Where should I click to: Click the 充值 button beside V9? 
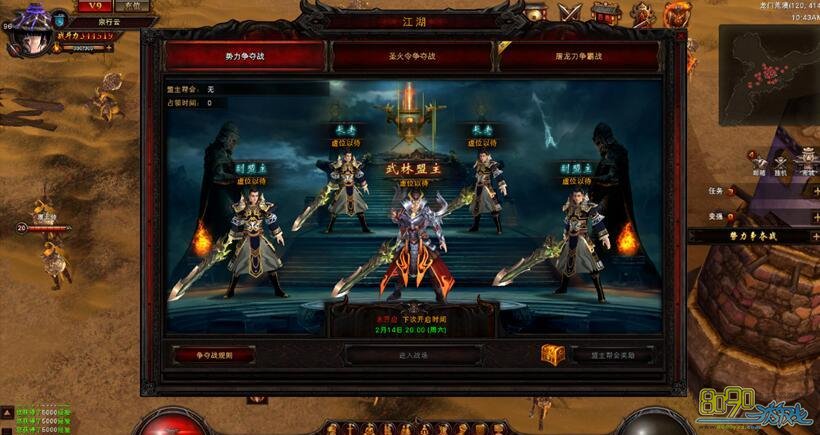pyautogui.click(x=133, y=6)
